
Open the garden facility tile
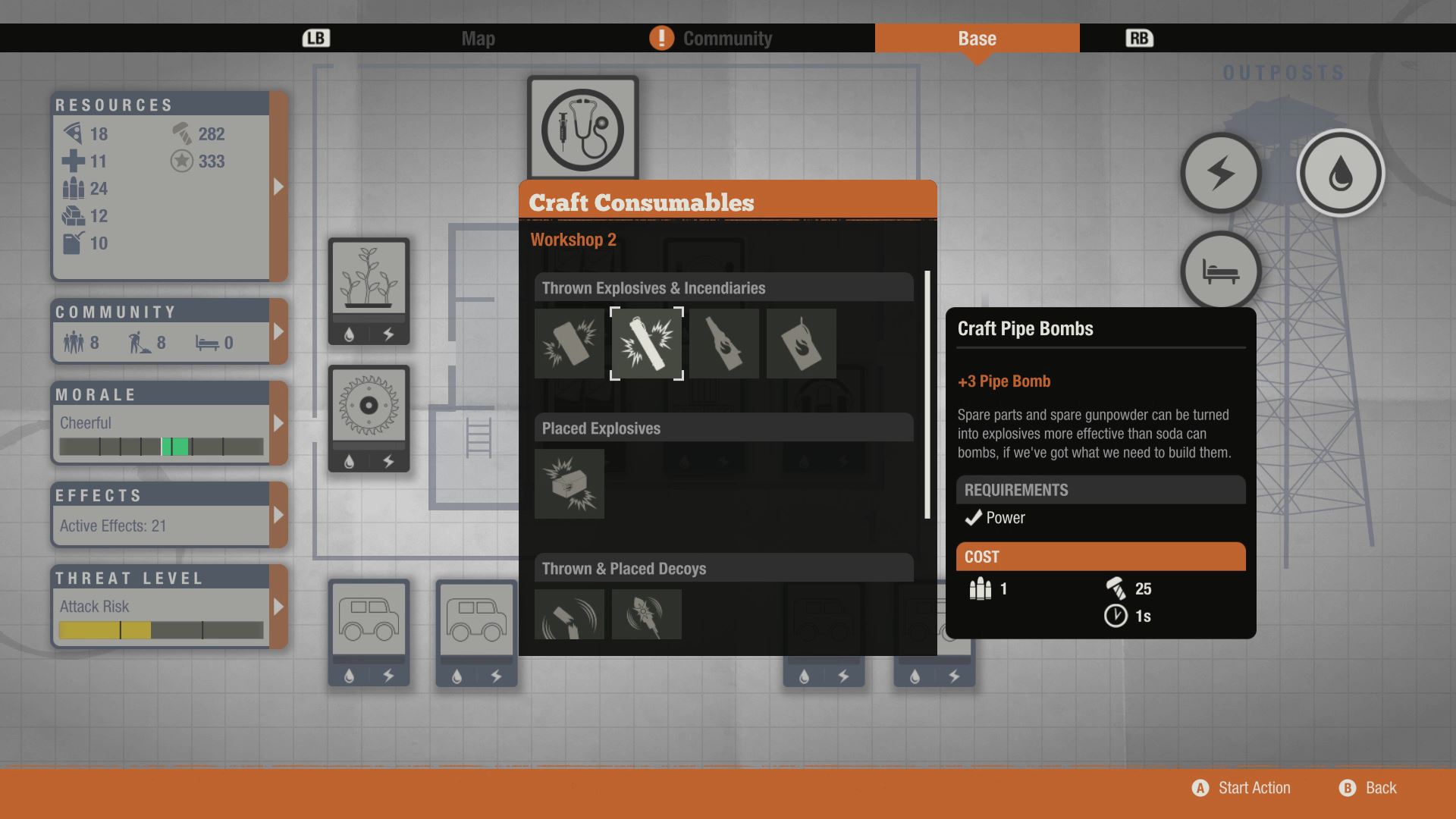coord(369,281)
